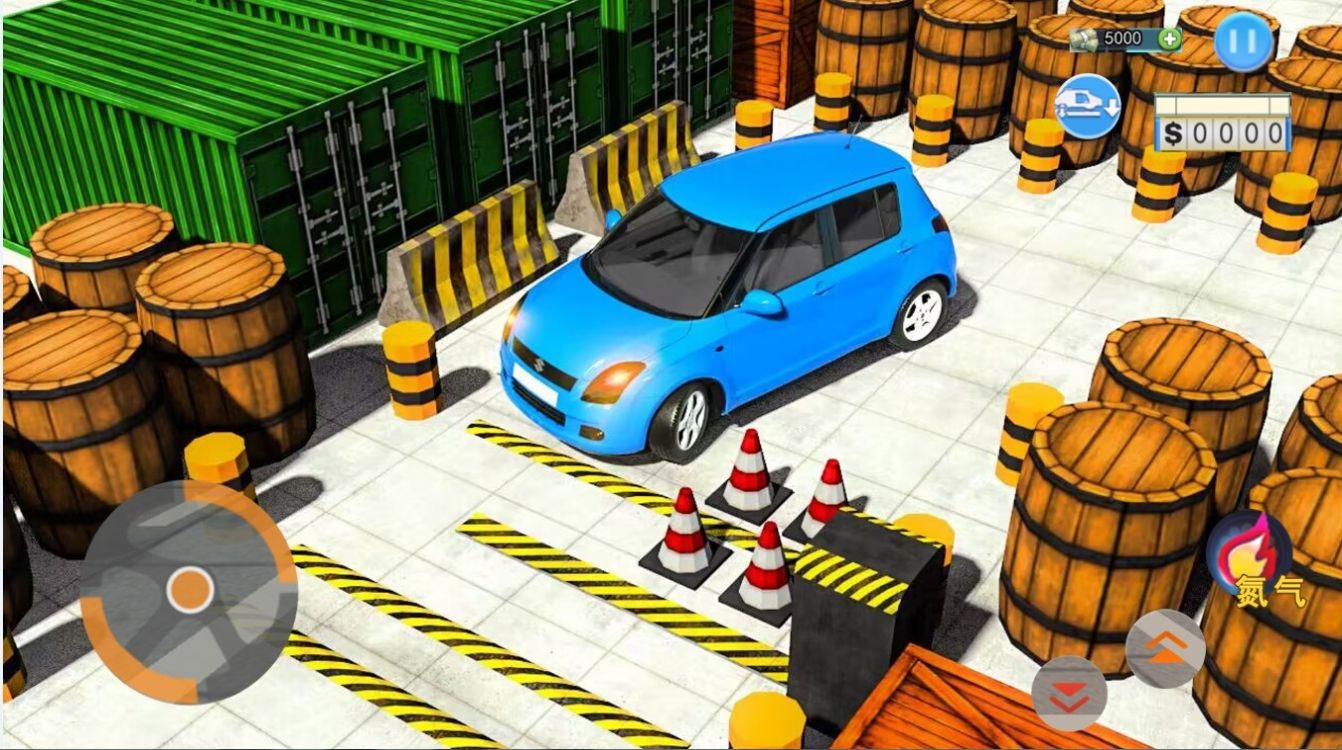Click the flame icon above 氮气 label
1342x750 pixels.
[x=1249, y=548]
